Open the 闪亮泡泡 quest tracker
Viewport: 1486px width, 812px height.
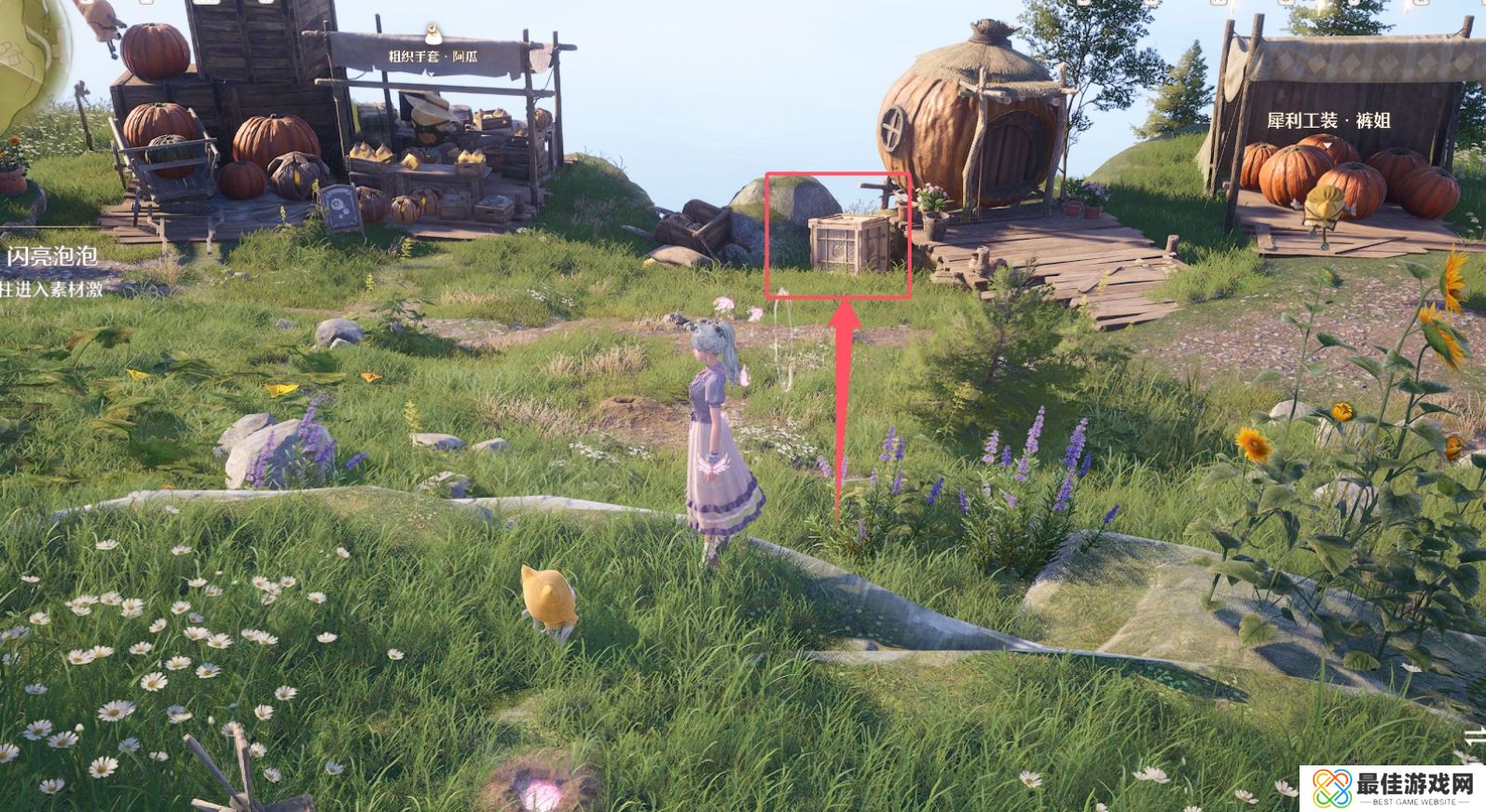(x=52, y=256)
